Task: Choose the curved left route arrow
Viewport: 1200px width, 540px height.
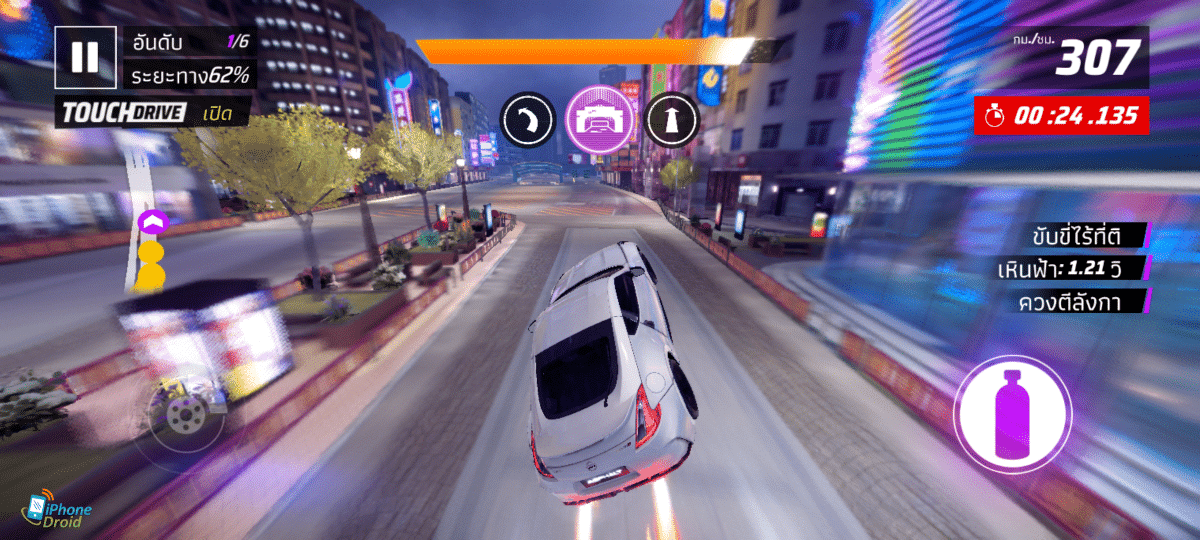Action: tap(528, 120)
